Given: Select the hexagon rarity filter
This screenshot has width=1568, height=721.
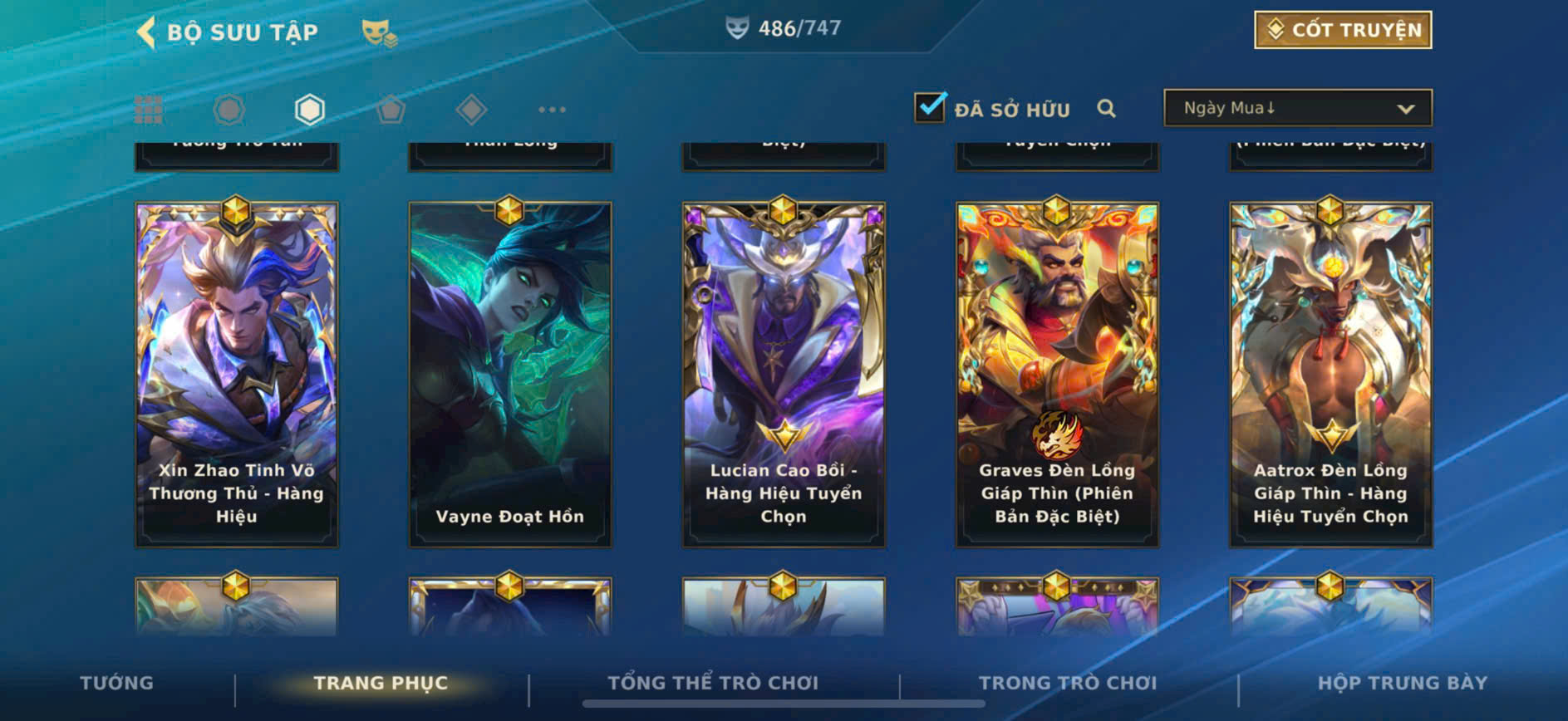Looking at the screenshot, I should point(309,110).
